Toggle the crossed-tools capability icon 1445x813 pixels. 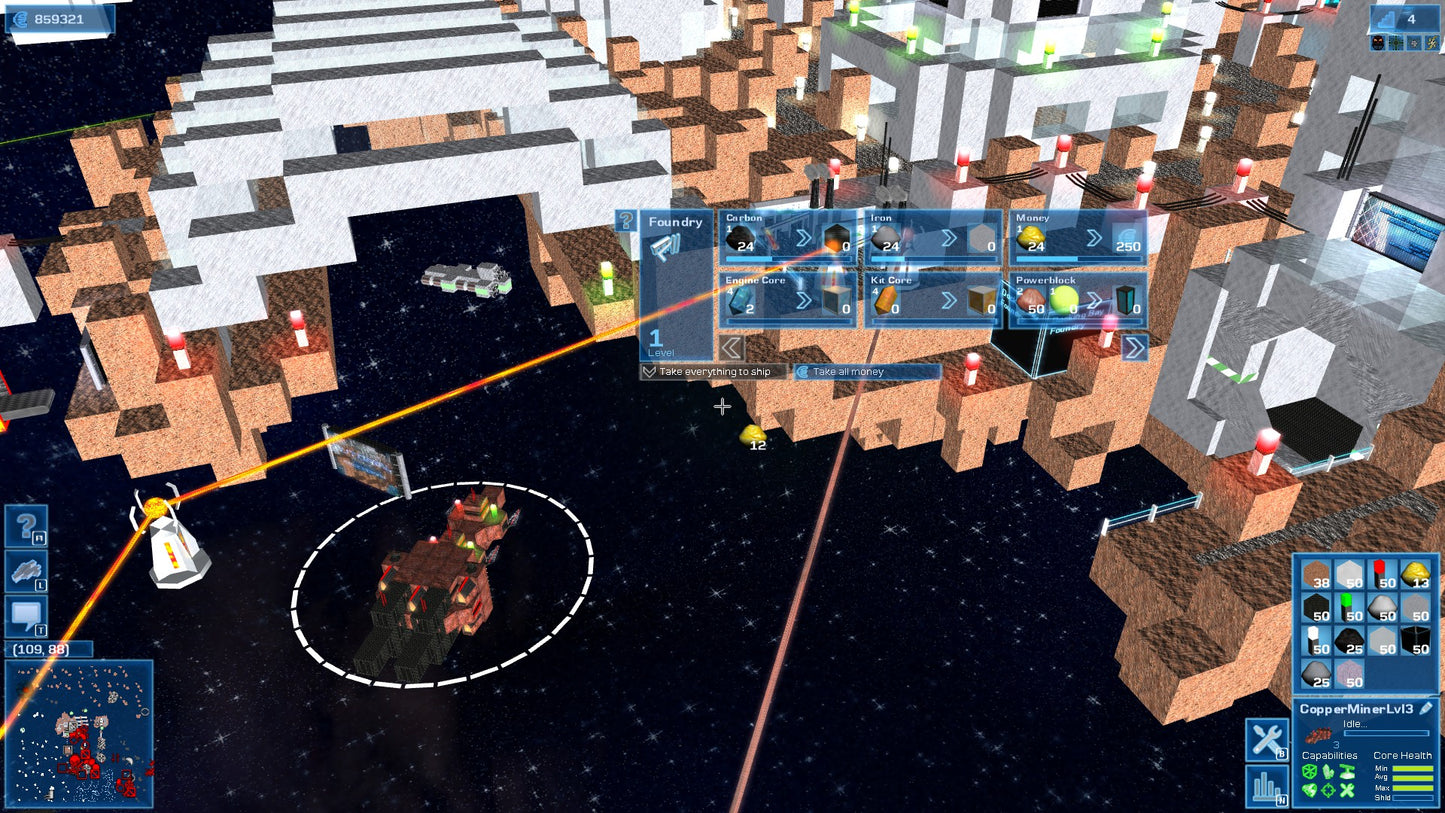tap(1347, 790)
